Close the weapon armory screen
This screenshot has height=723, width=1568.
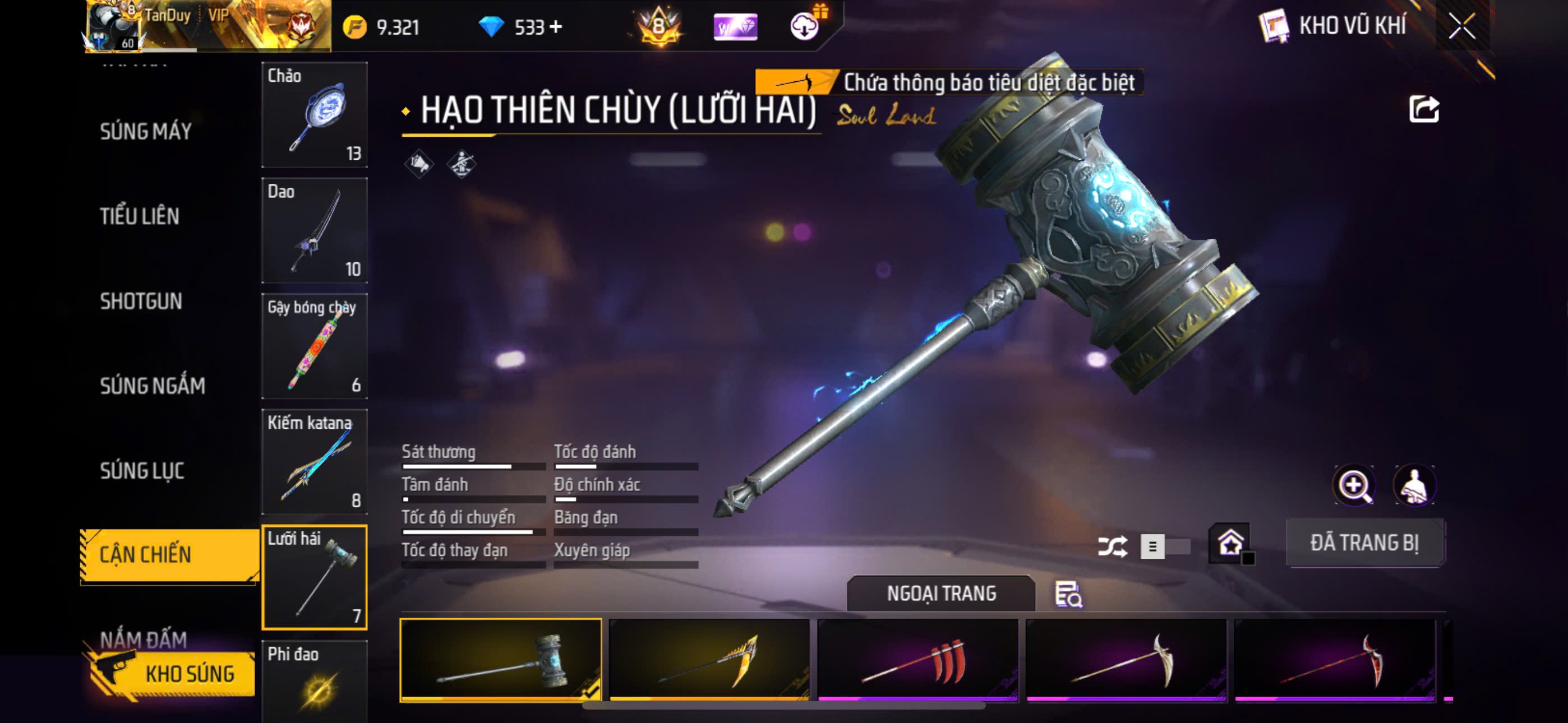click(x=1461, y=26)
